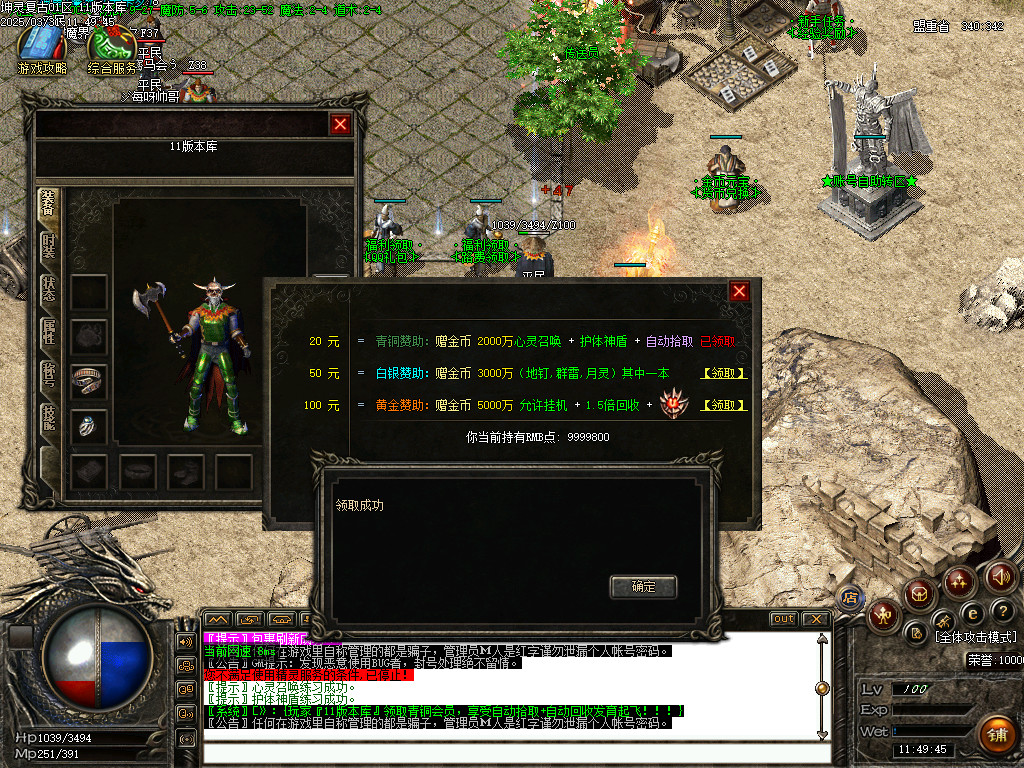The image size is (1024, 768).
Task: Close the 11版本库 character panel
Action: (x=341, y=124)
